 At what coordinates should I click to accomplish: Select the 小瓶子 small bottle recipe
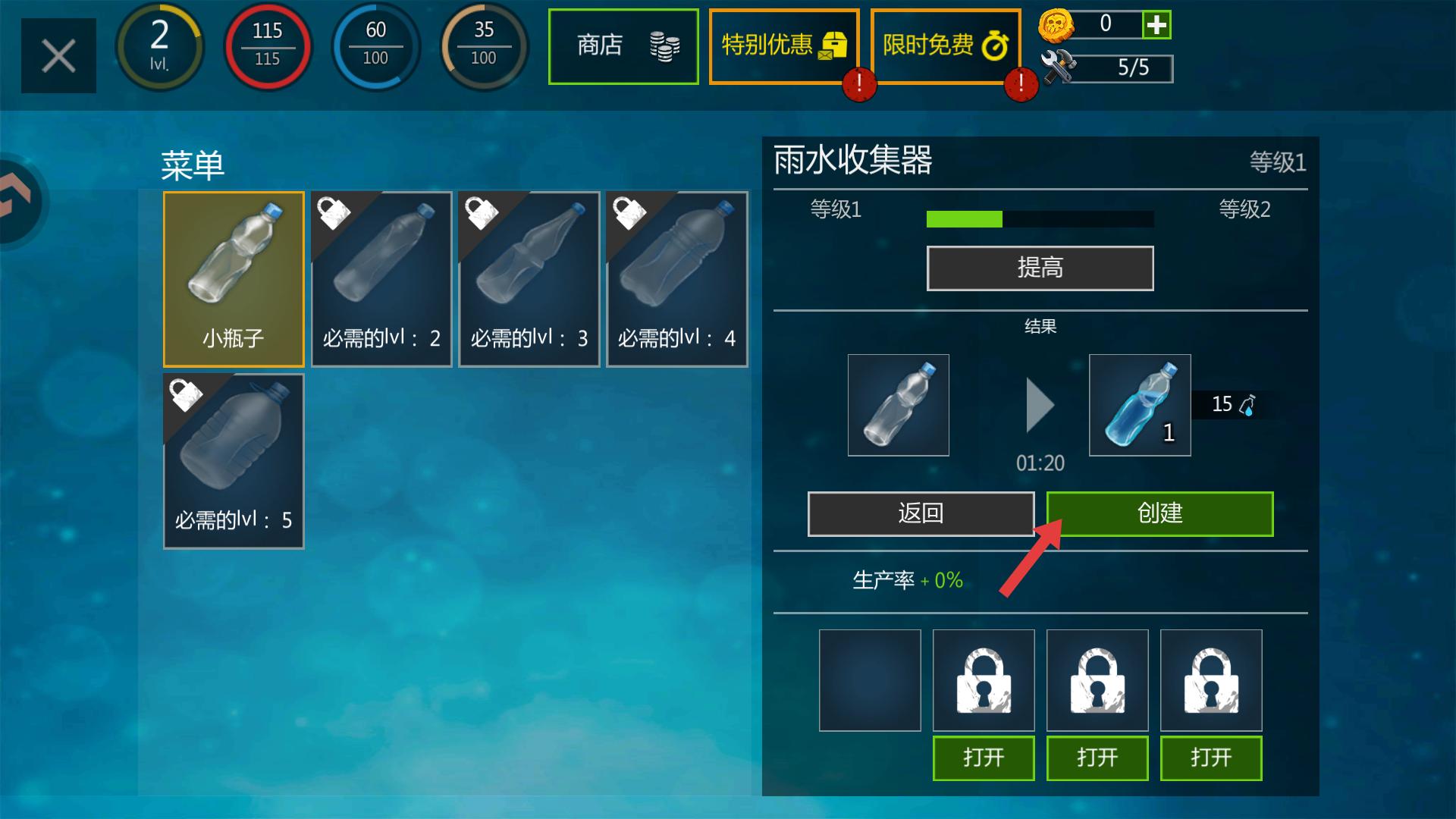pos(233,279)
